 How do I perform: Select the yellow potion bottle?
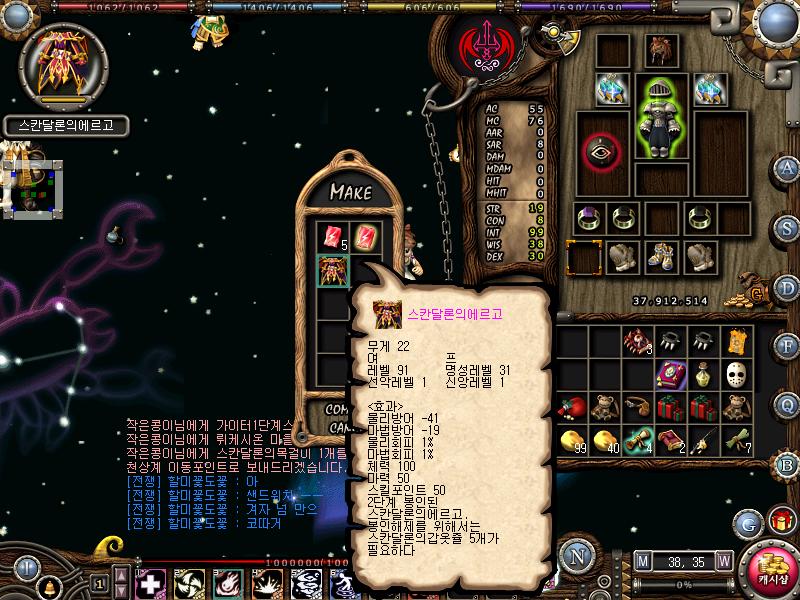click(x=705, y=376)
